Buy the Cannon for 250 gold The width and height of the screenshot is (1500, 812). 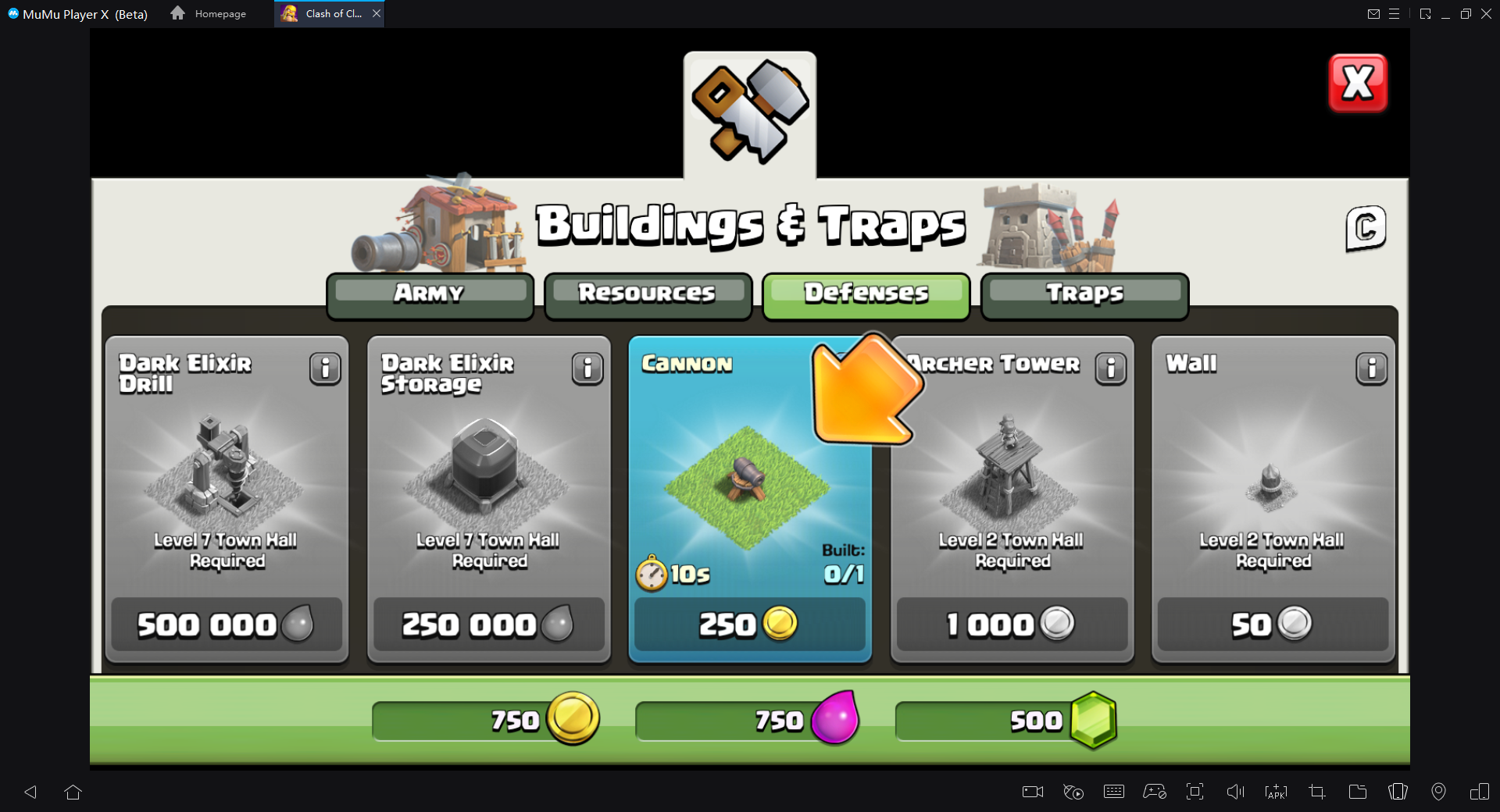pos(749,624)
